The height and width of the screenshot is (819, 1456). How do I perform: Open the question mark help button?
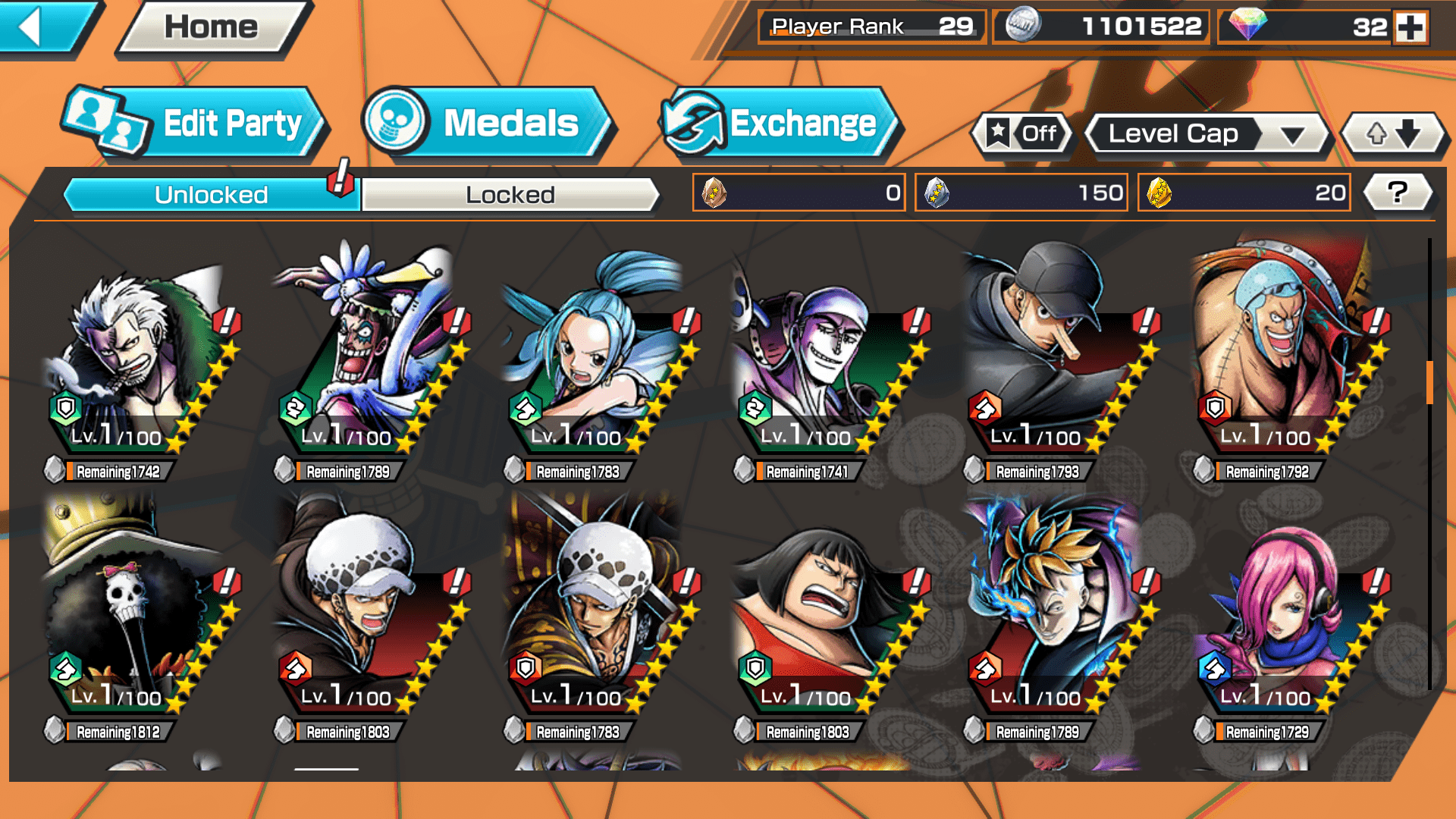(1398, 193)
